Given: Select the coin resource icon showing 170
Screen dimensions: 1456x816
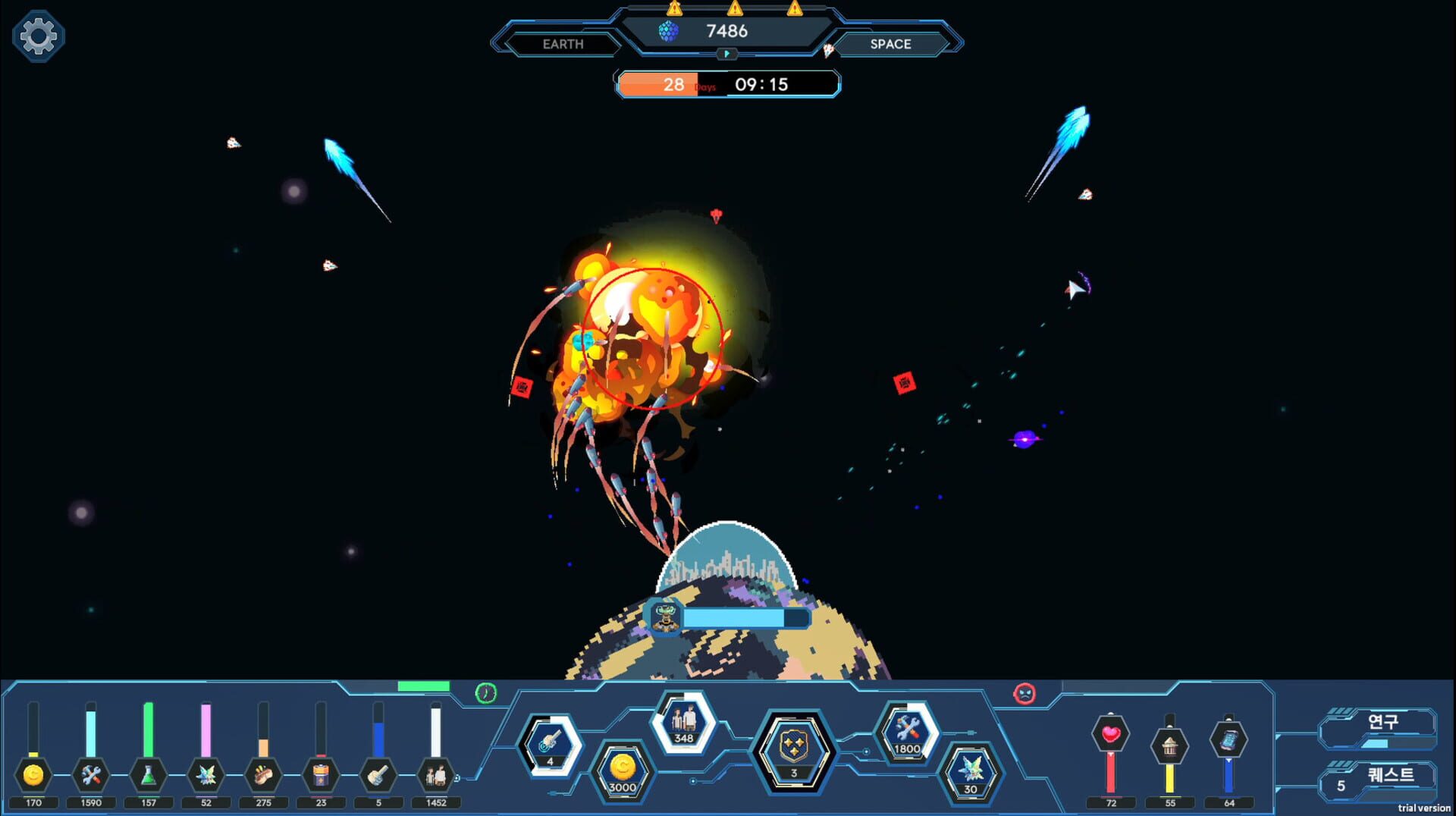Looking at the screenshot, I should tap(32, 774).
